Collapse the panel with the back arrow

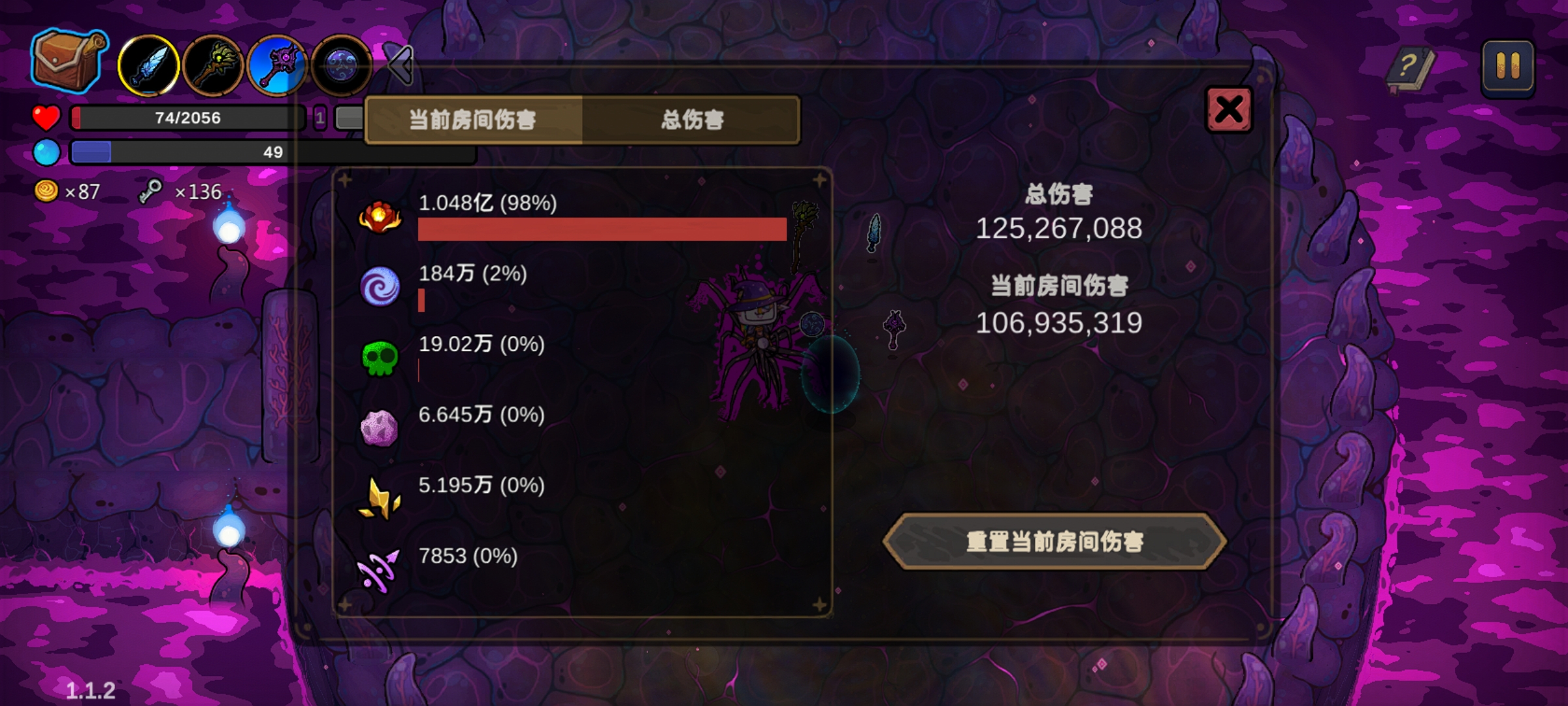pos(400,65)
